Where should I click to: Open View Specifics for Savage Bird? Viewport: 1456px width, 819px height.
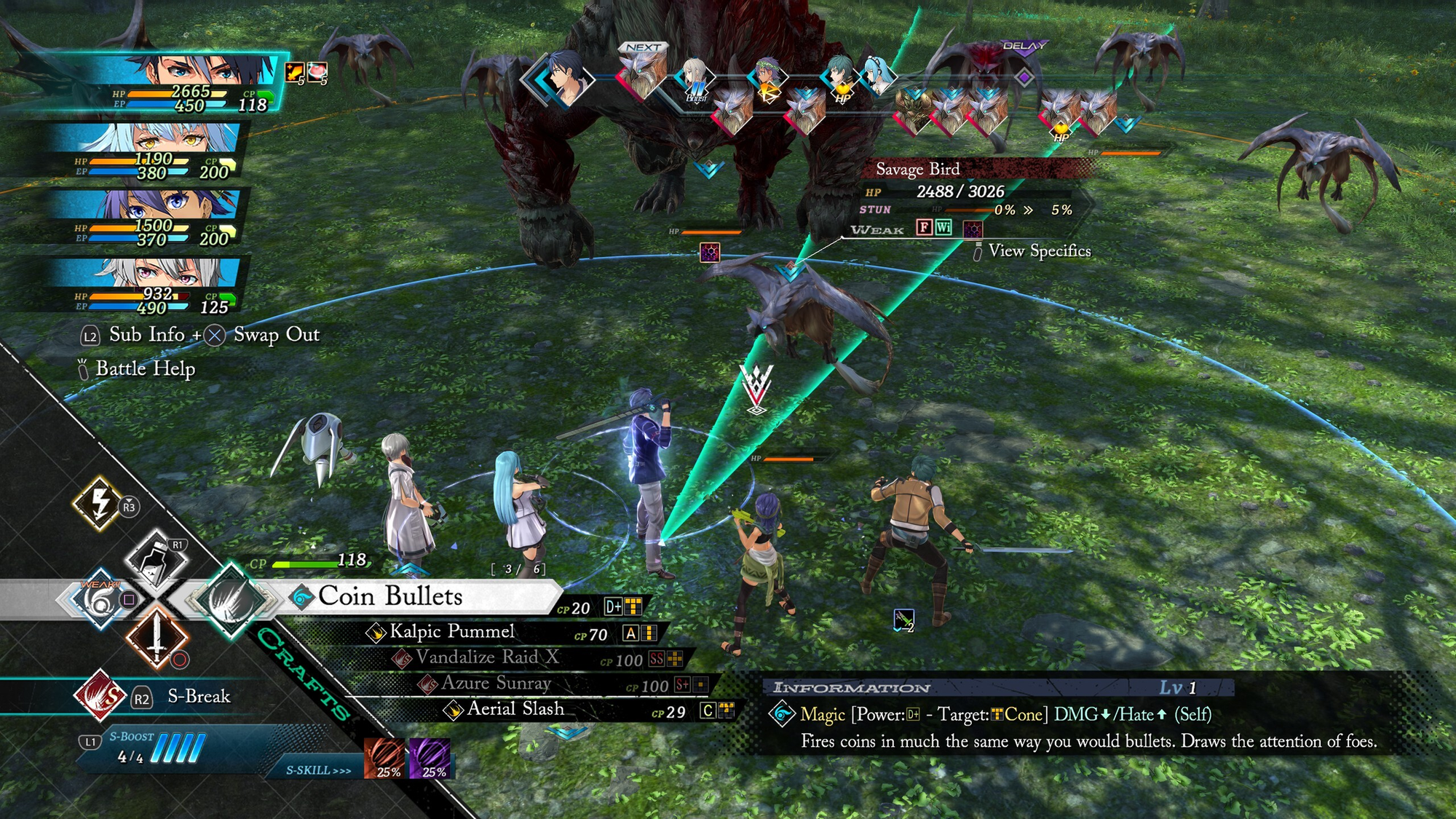(x=1039, y=251)
